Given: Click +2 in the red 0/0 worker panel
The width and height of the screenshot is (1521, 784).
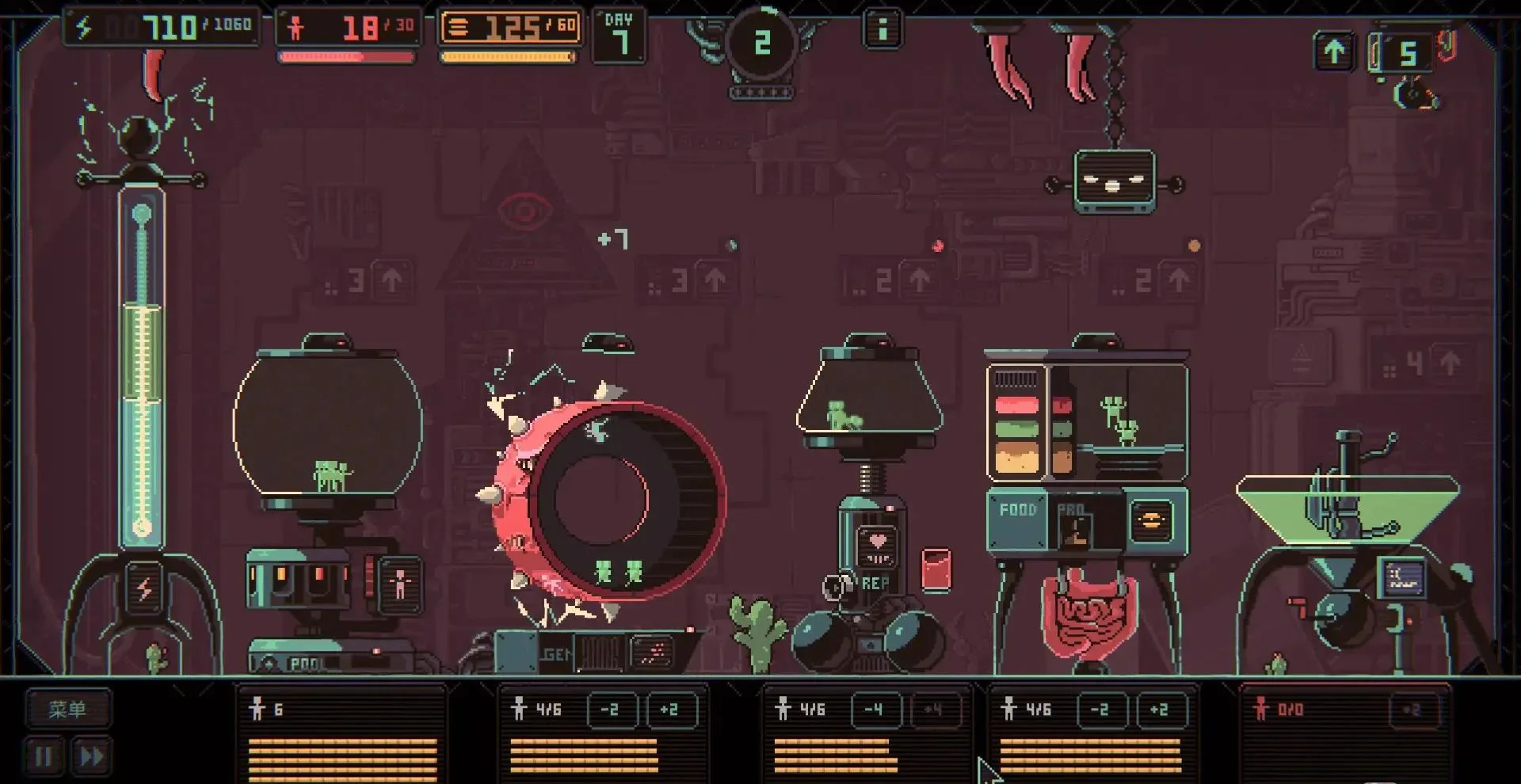Looking at the screenshot, I should tap(1412, 710).
